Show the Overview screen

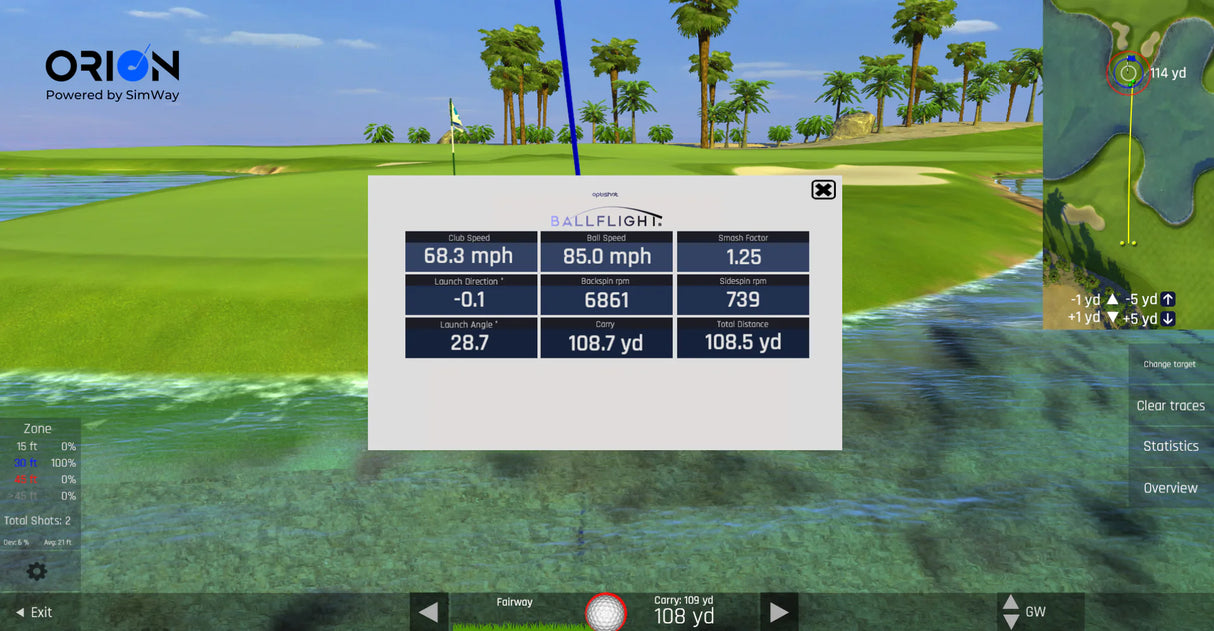(x=1170, y=488)
